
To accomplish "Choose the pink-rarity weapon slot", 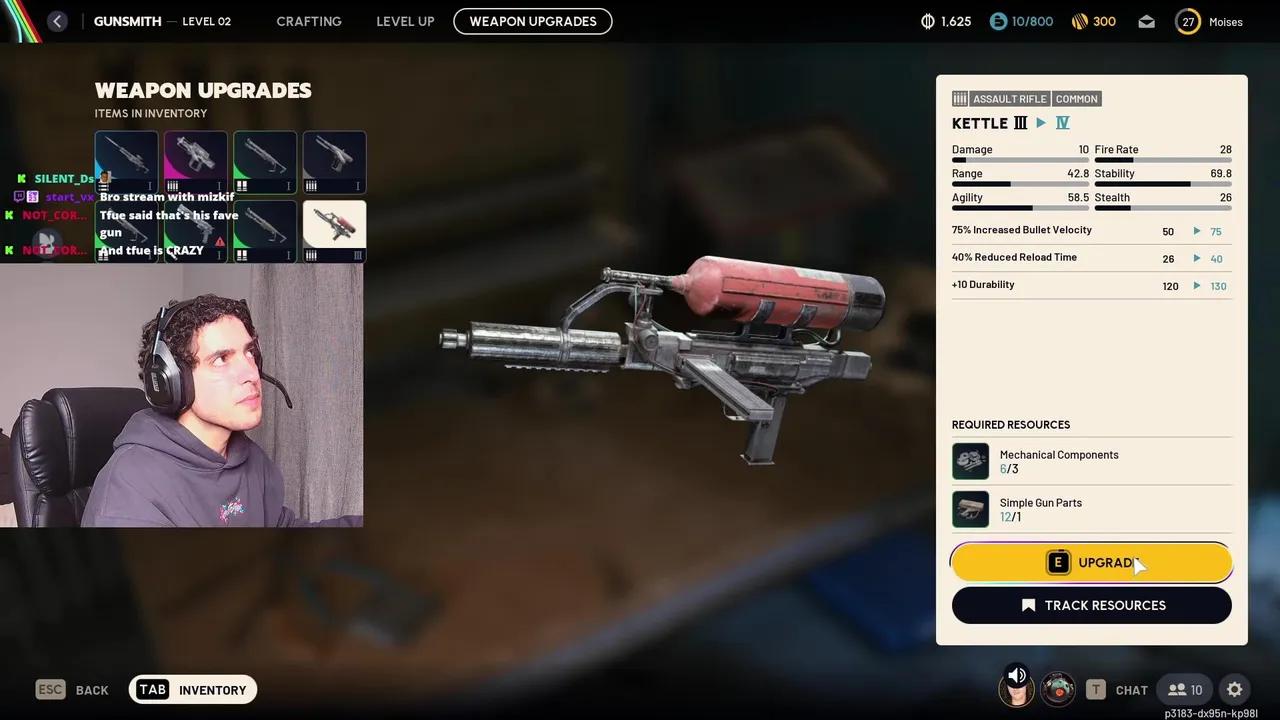I will (196, 162).
